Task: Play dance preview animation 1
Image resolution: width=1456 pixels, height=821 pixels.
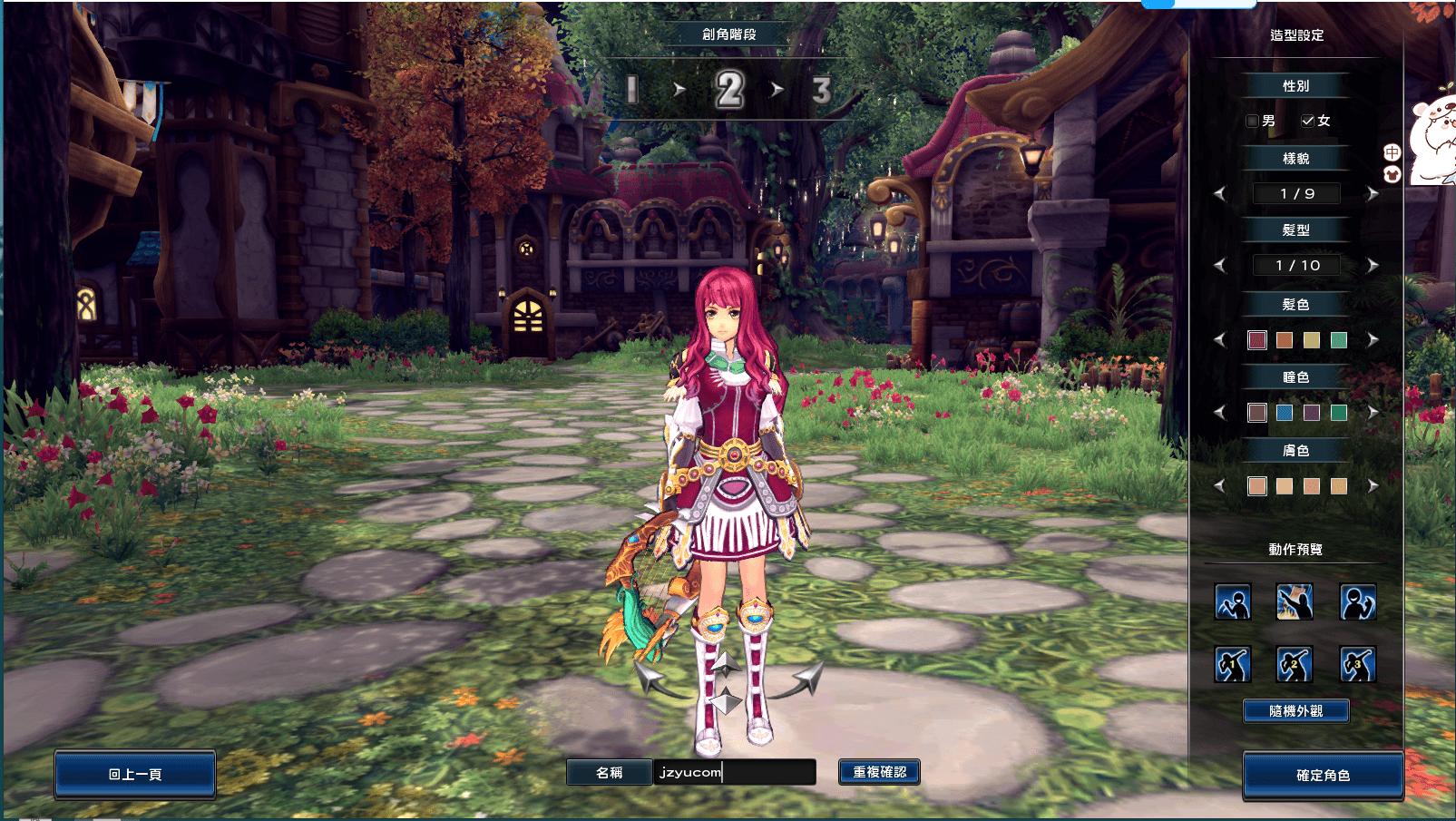Action: (1230, 664)
